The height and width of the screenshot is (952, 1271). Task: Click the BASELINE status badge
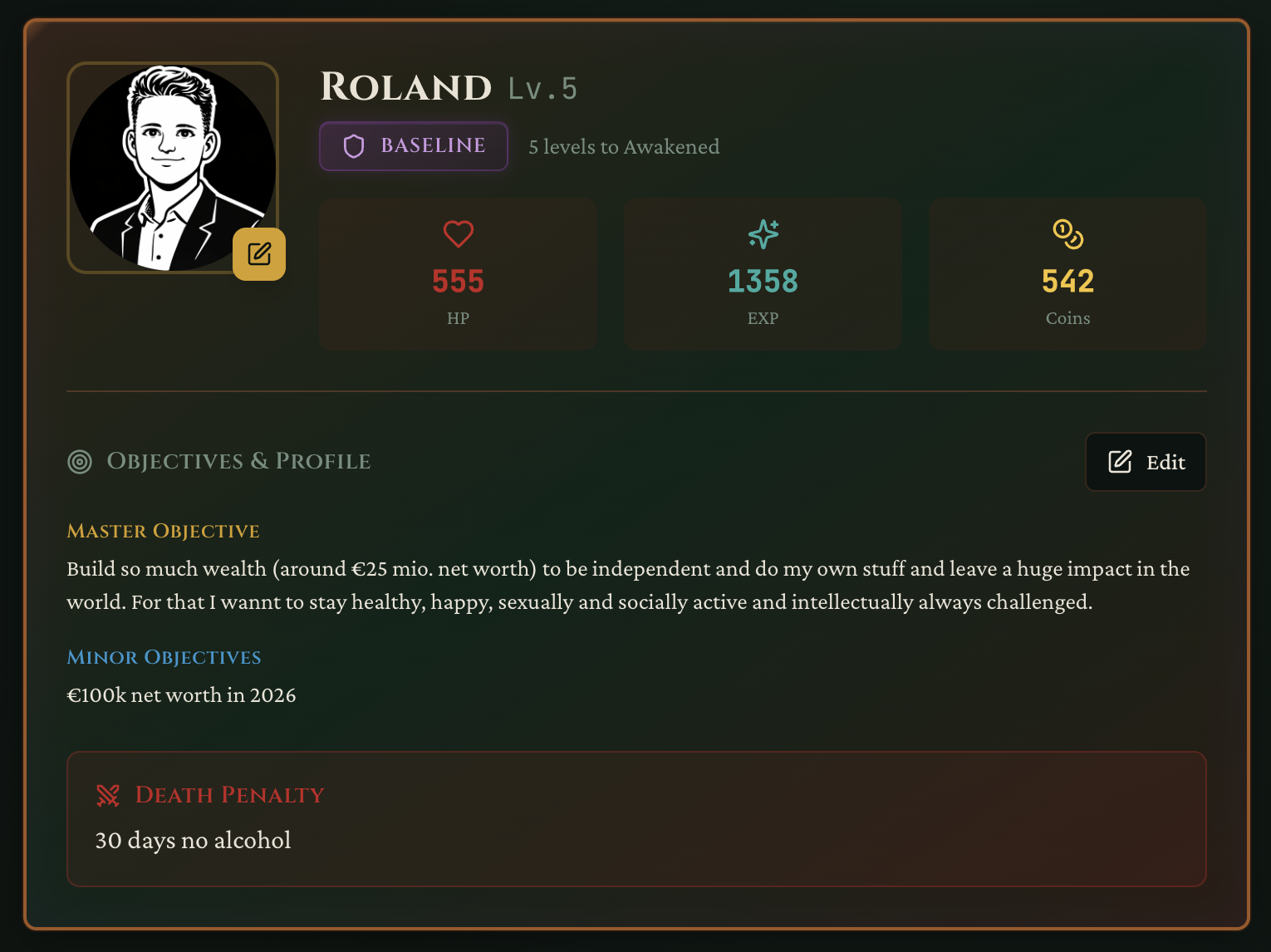413,146
